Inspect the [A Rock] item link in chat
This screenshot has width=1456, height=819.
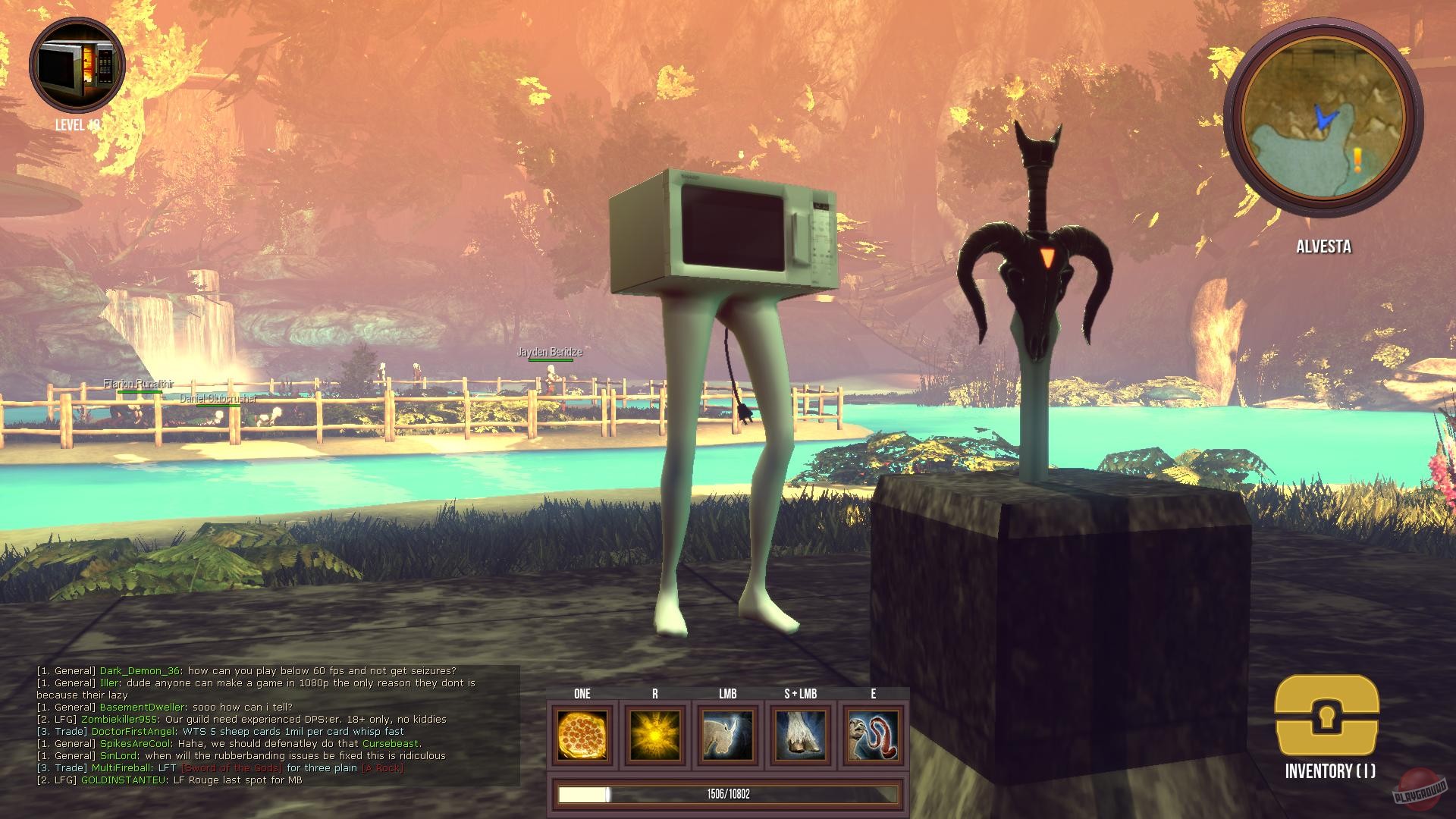(382, 767)
